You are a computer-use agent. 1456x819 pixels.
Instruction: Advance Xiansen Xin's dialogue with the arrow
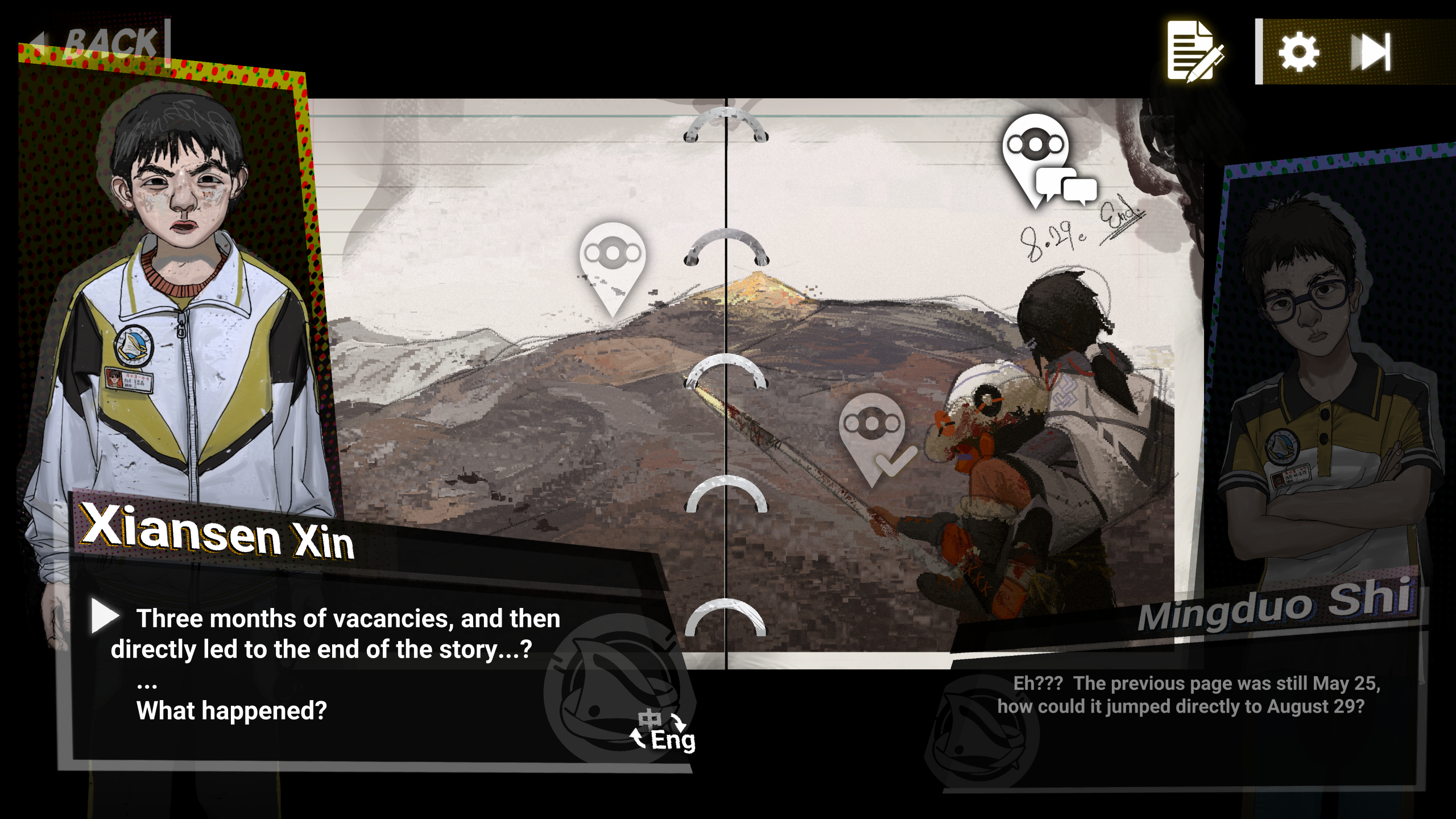(105, 617)
